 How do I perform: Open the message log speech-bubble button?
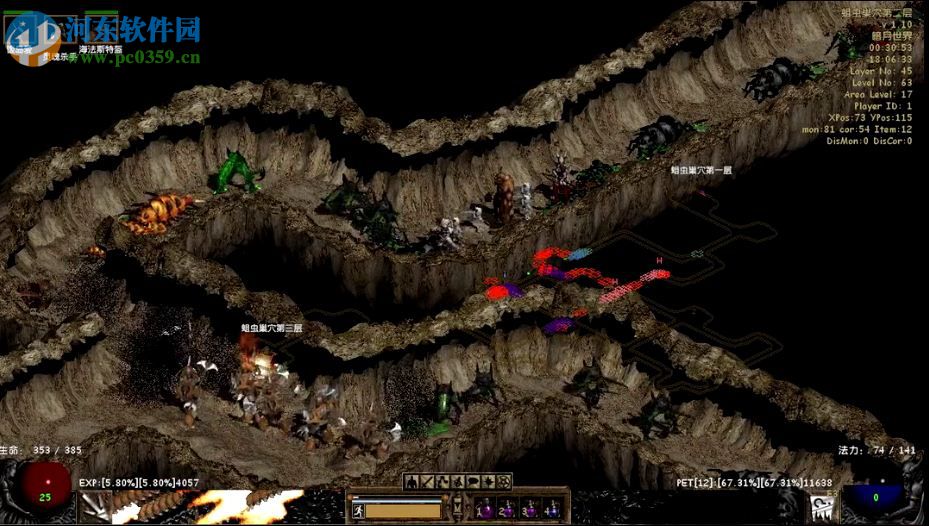pyautogui.click(x=472, y=482)
